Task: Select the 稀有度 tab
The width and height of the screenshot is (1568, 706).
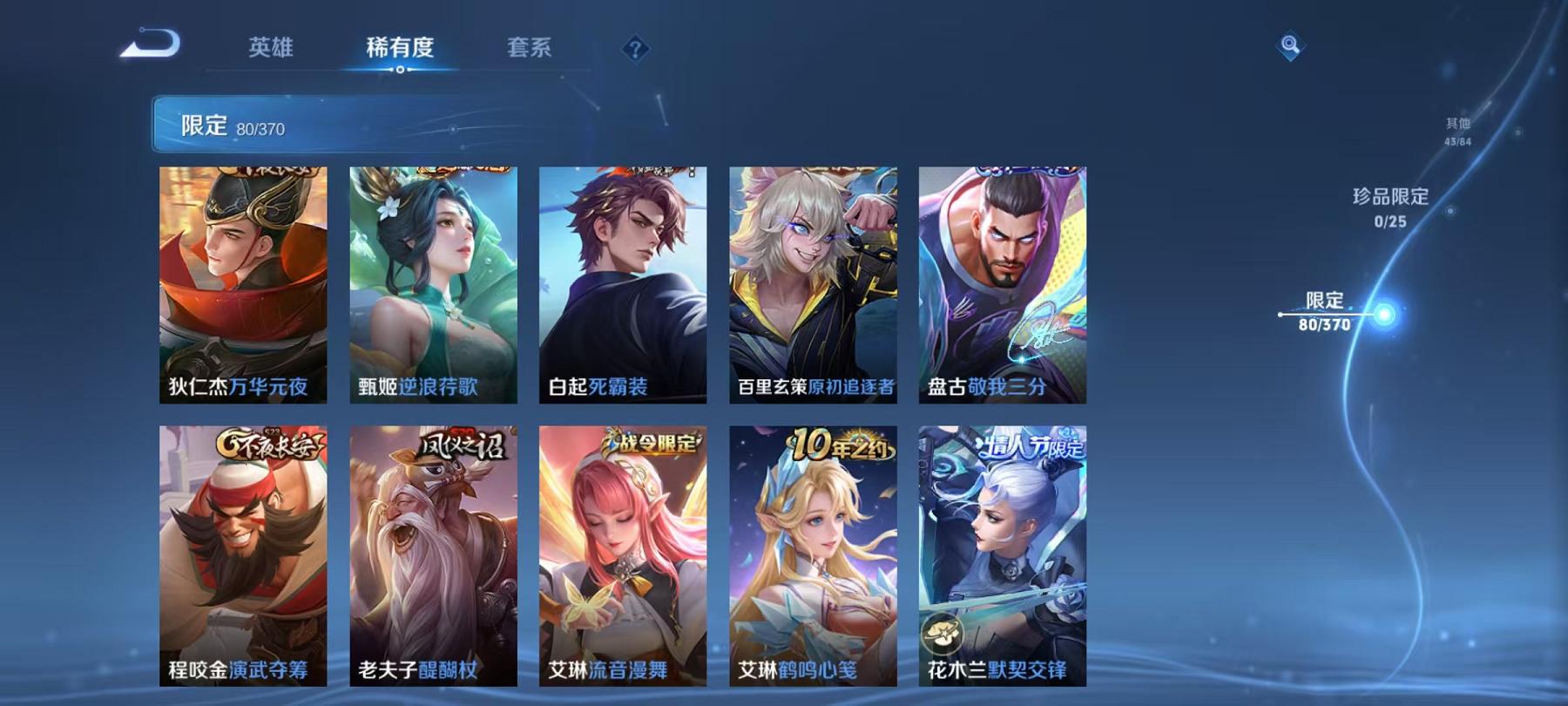Action: click(x=400, y=50)
